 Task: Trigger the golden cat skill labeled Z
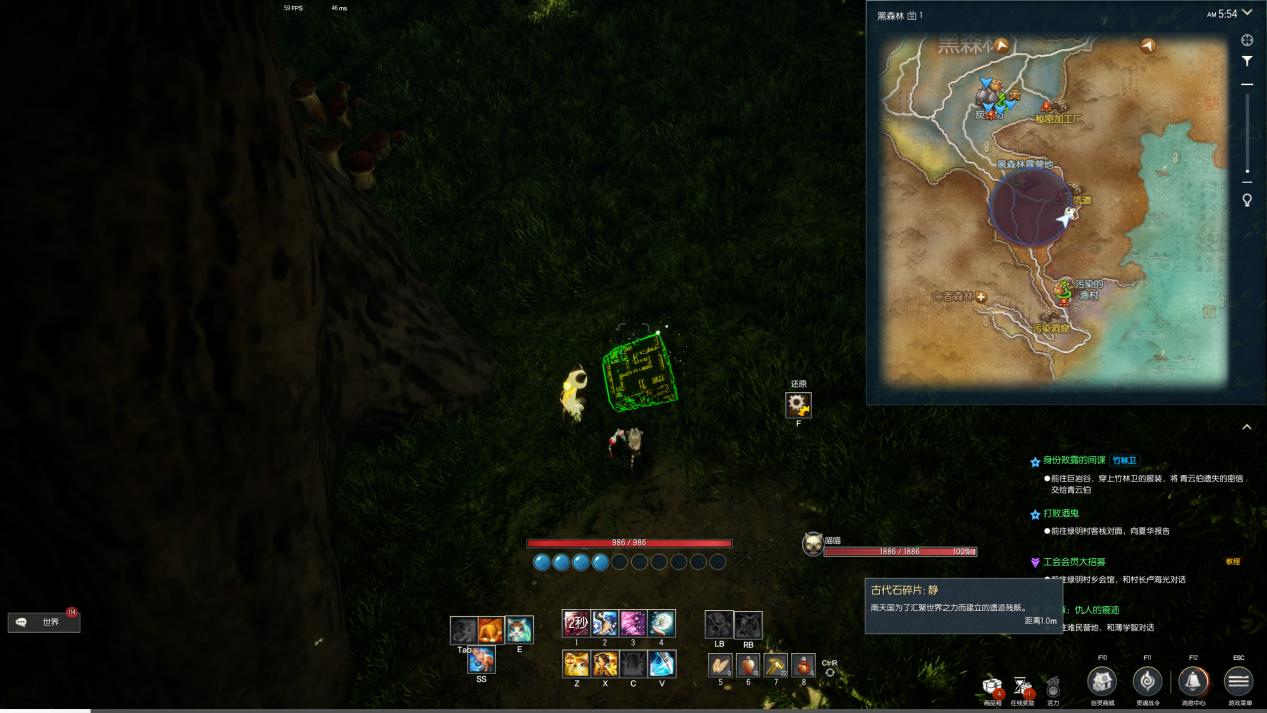click(576, 663)
